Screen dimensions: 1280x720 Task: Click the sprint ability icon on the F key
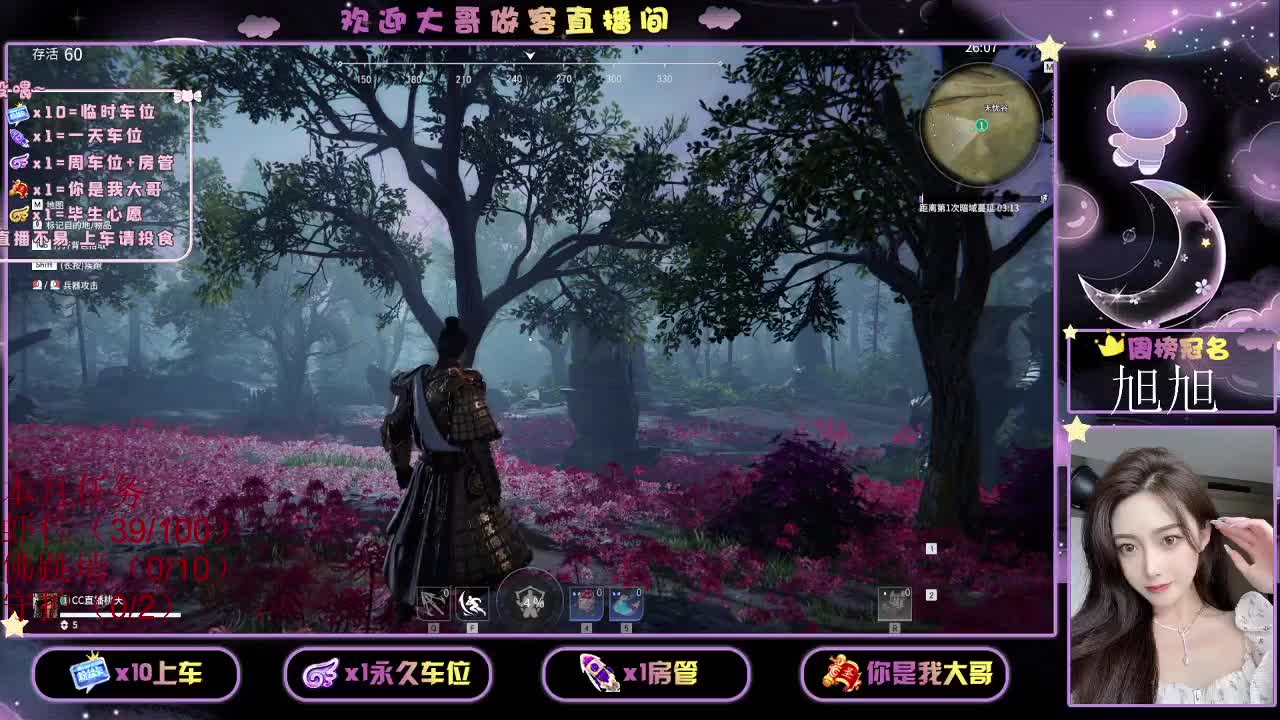point(471,605)
